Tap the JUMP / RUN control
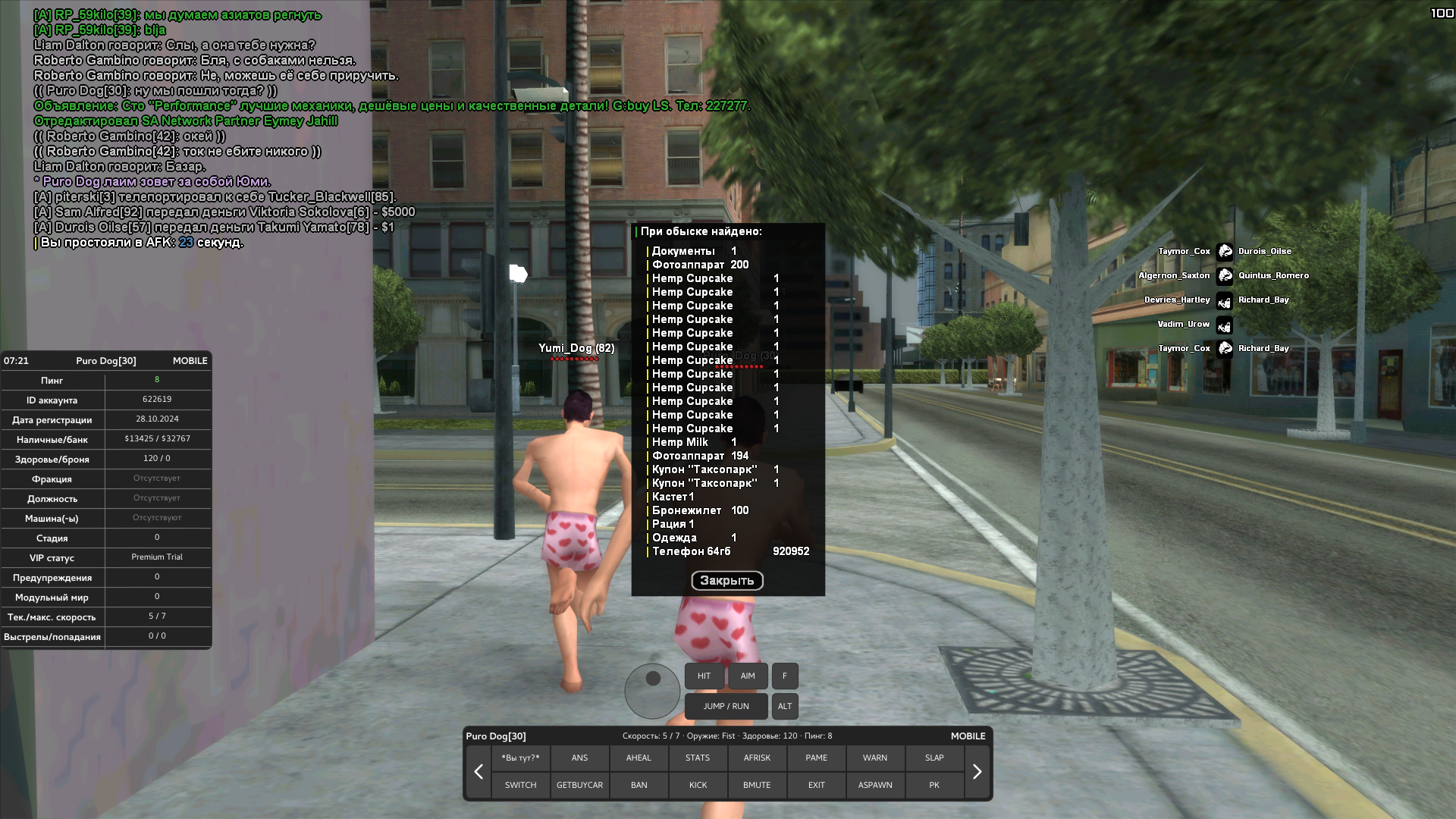The image size is (1456, 819). coord(726,706)
